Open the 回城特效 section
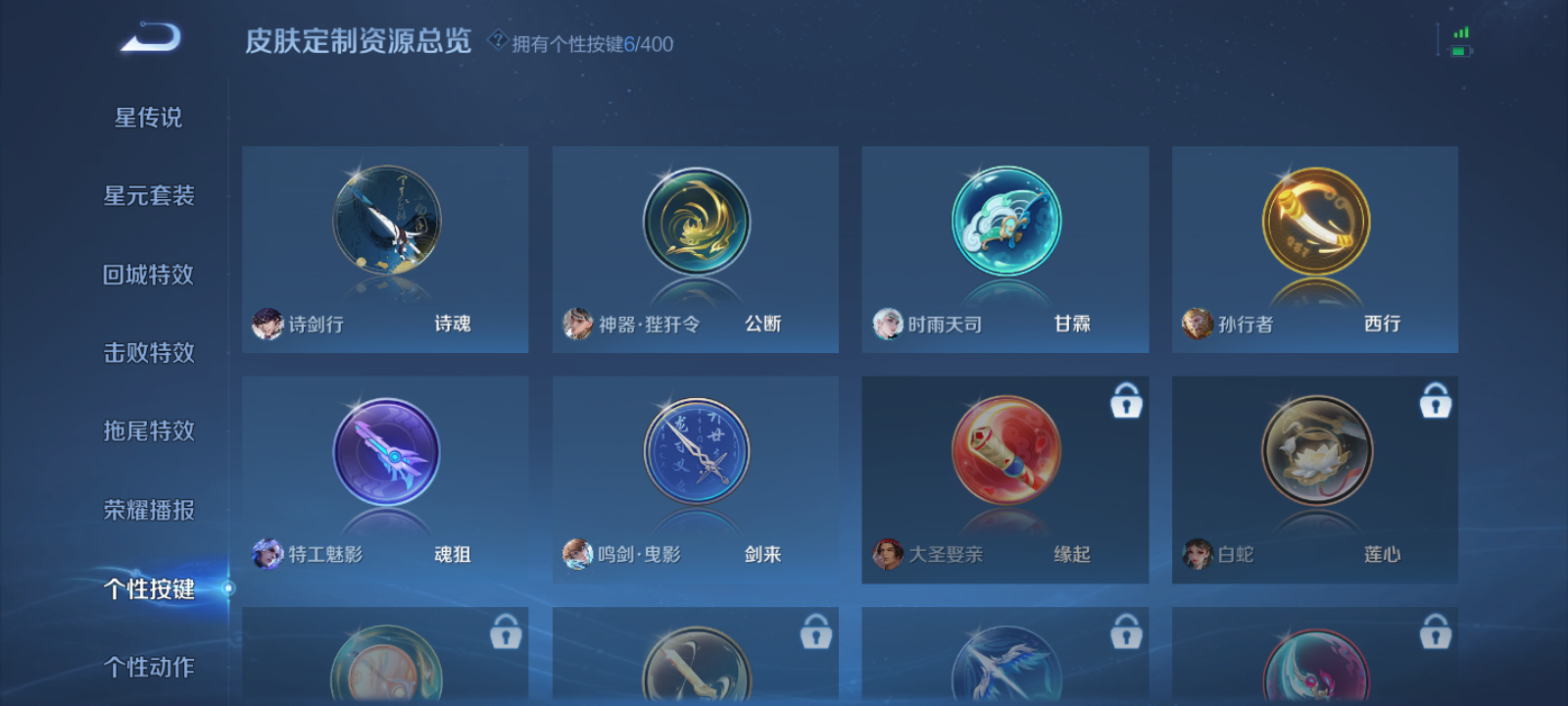1568x706 pixels. click(150, 274)
